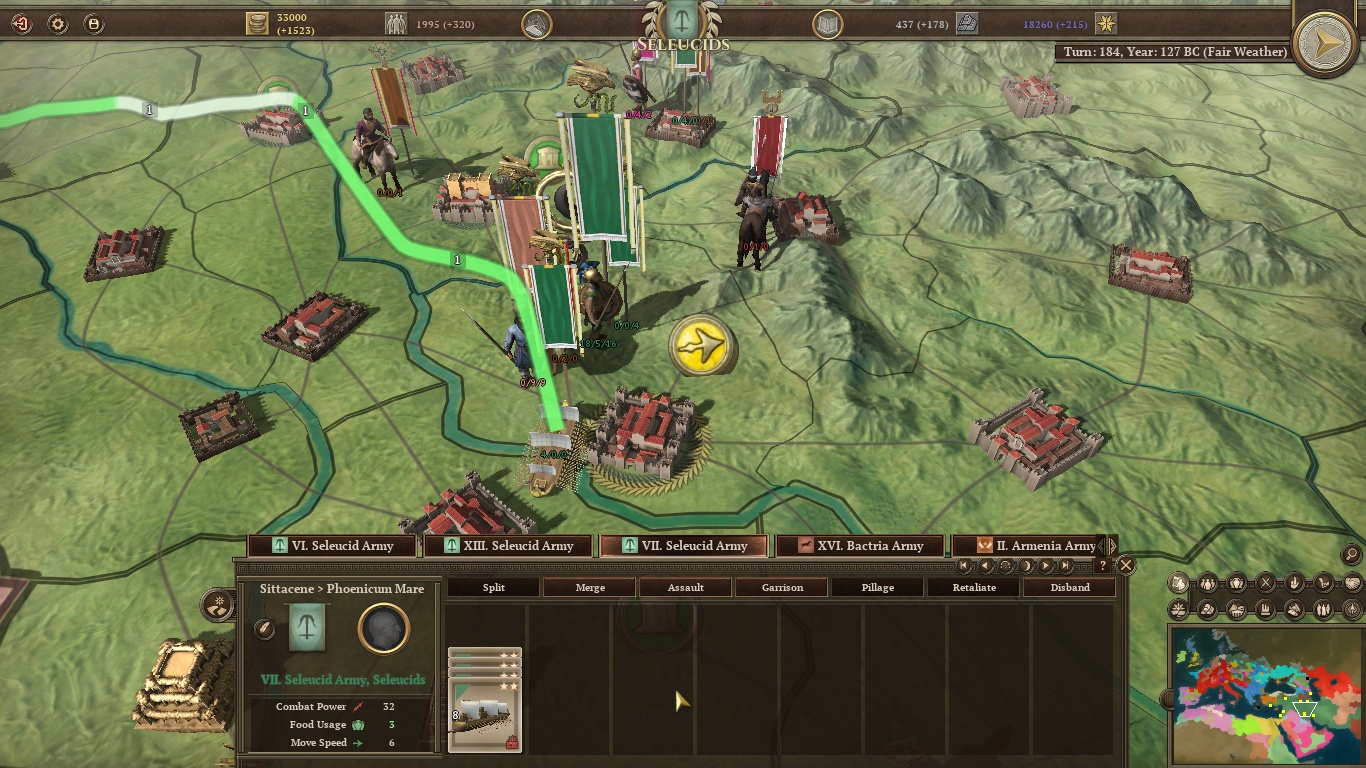
Task: Open the question mark help button
Action: click(x=1102, y=566)
